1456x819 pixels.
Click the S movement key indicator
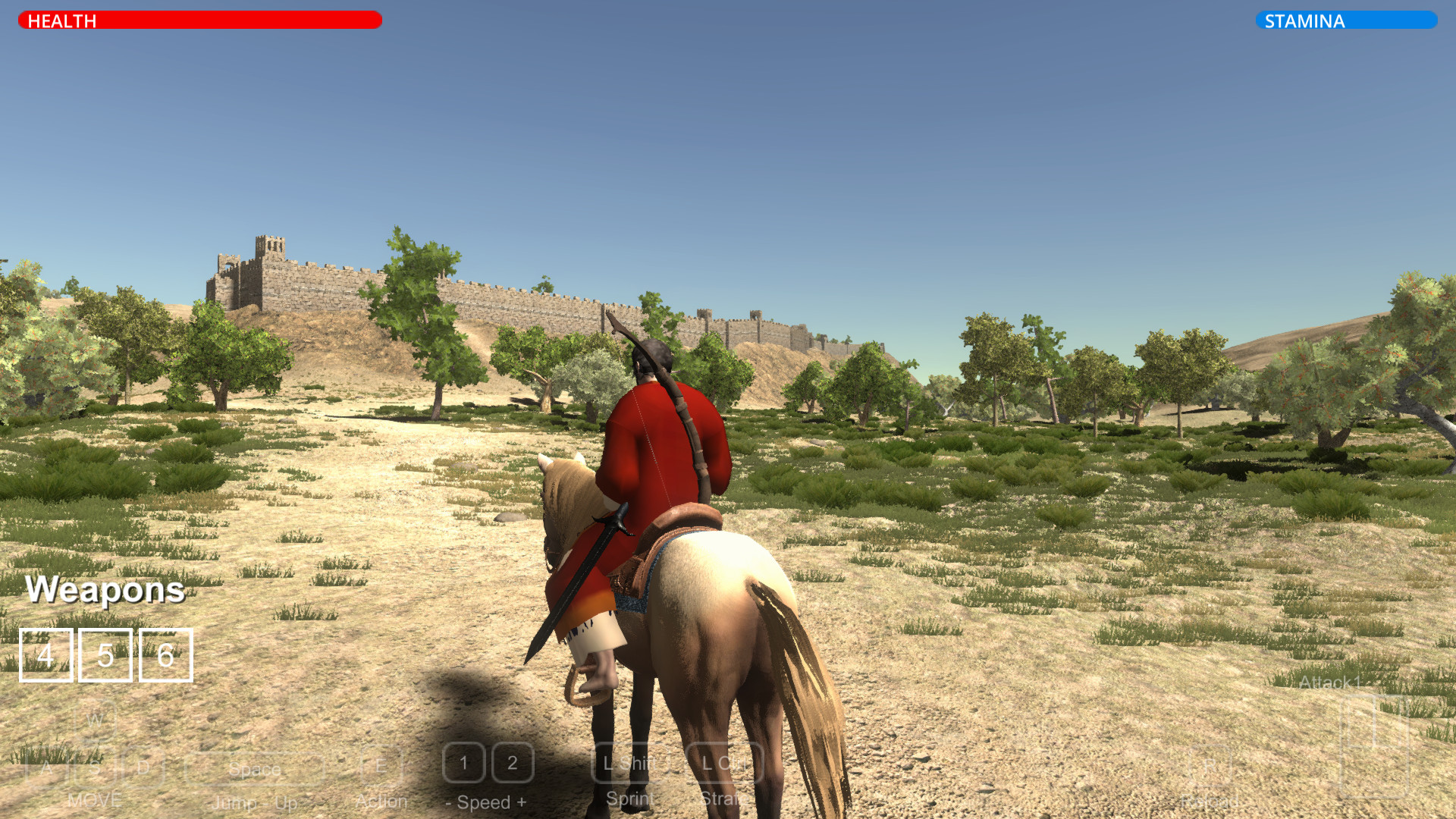[95, 767]
